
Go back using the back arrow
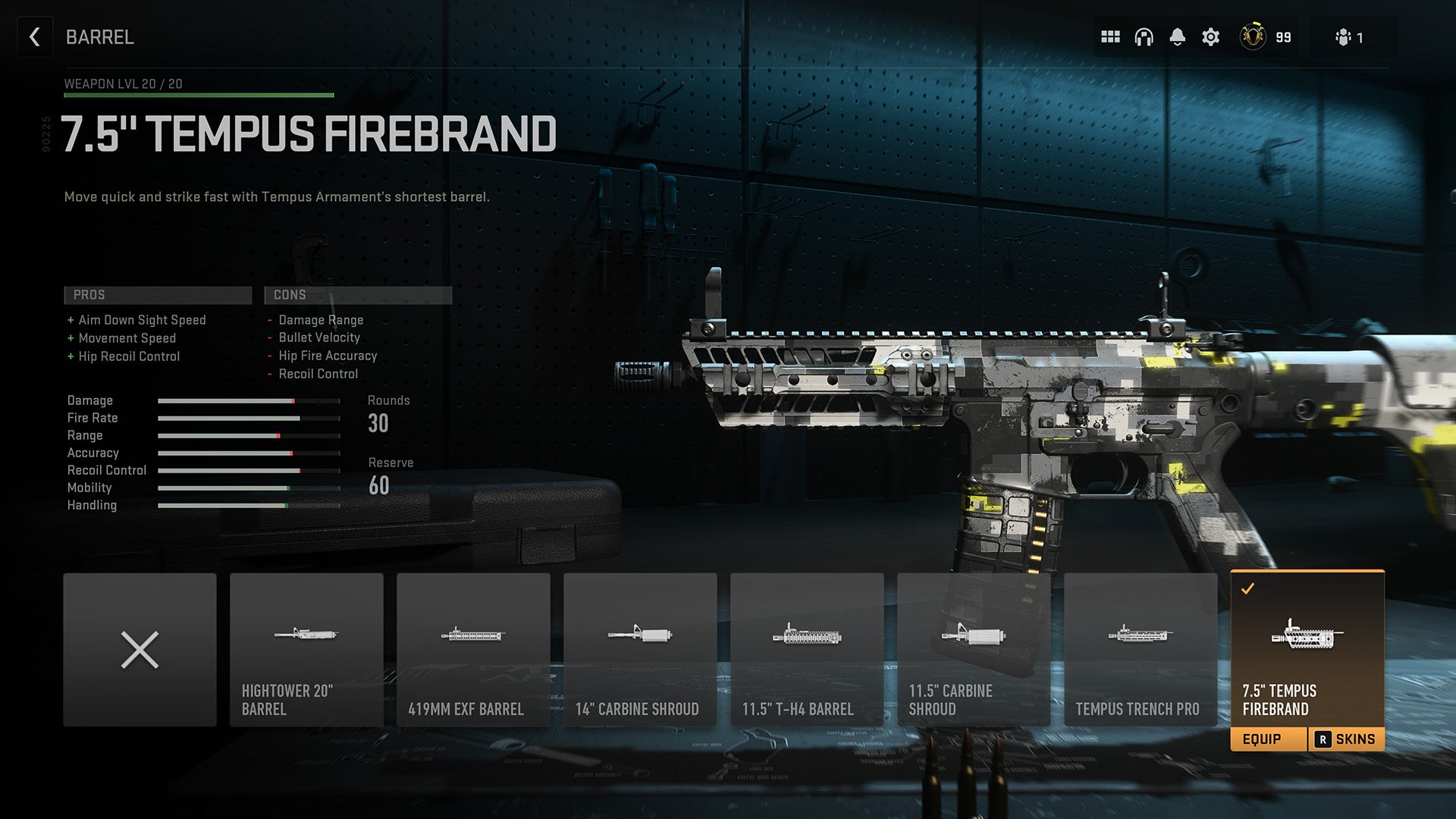(34, 36)
